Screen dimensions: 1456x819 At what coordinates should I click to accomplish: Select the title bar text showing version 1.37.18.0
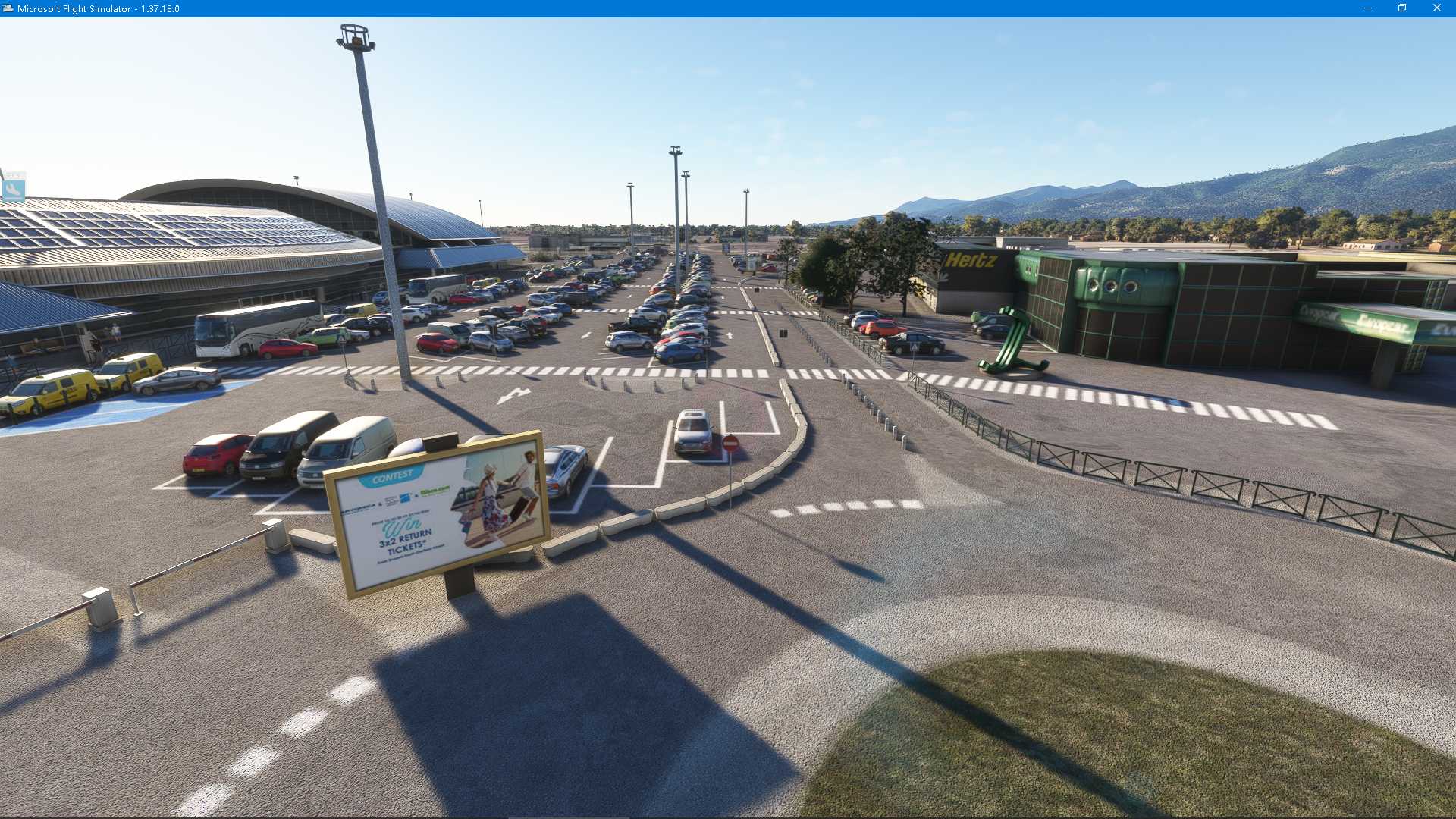[x=99, y=10]
